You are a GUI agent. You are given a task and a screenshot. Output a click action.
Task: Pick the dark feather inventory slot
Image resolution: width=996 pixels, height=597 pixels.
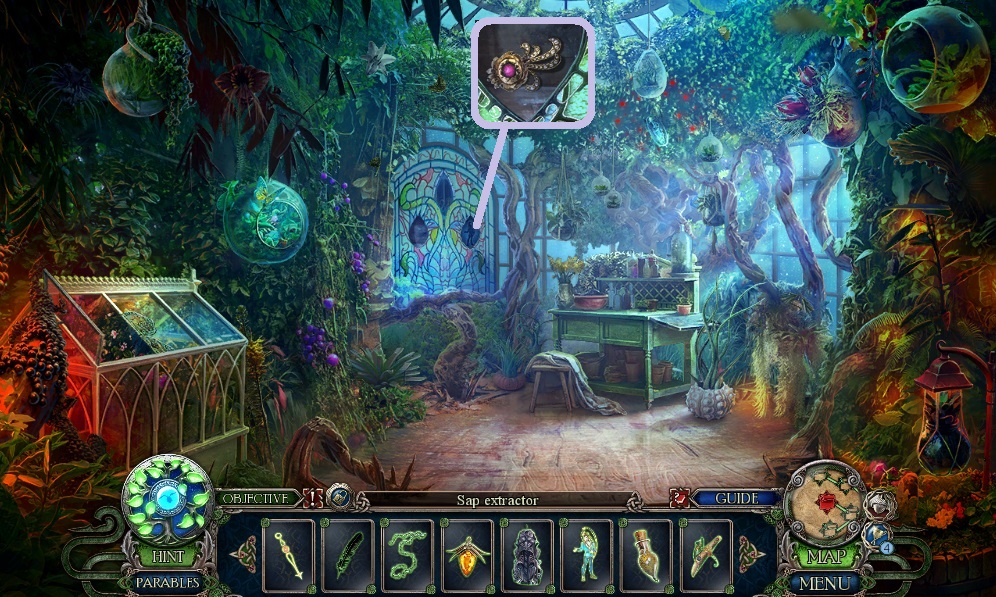point(349,553)
